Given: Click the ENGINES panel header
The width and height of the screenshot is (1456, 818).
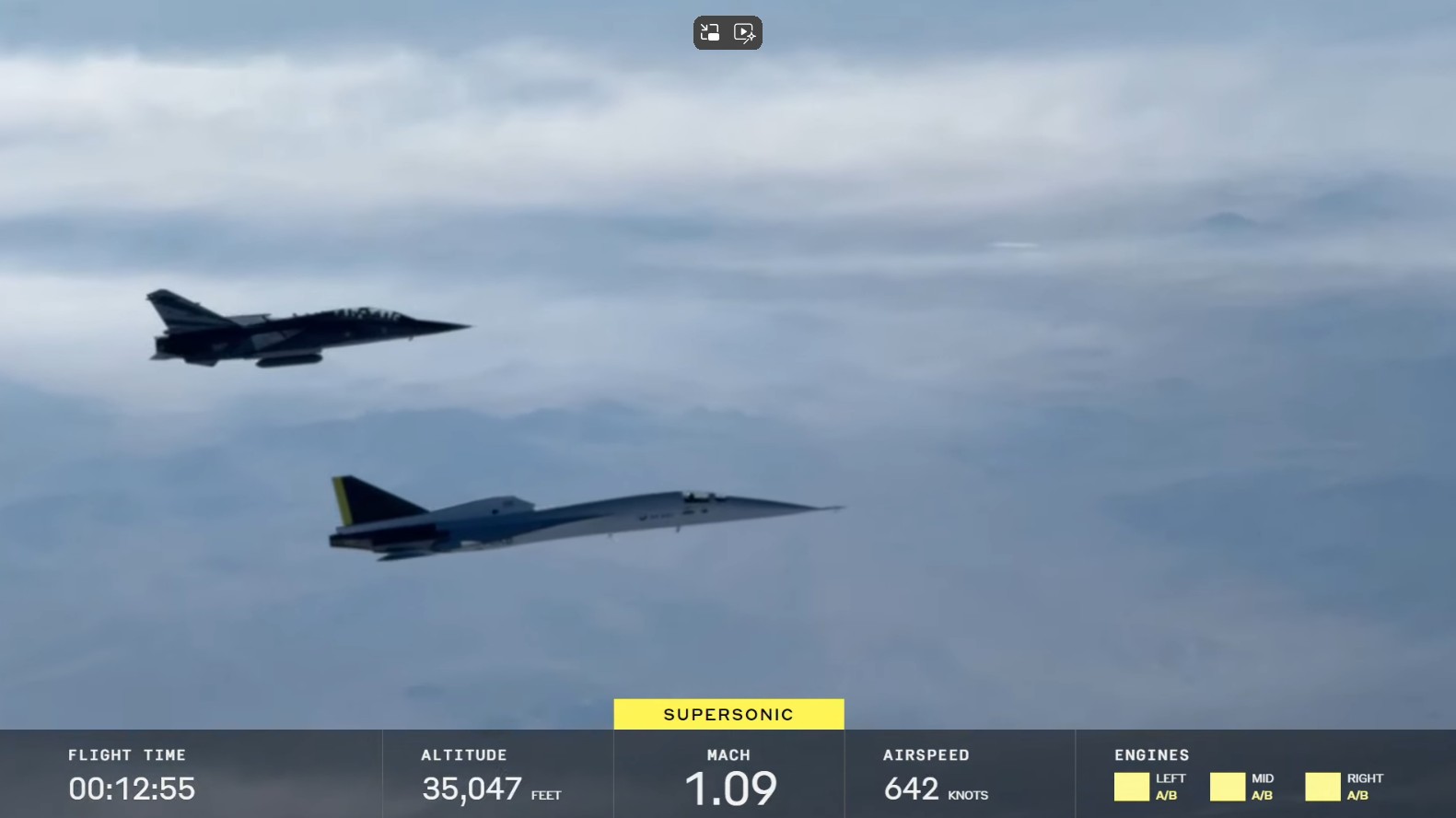Looking at the screenshot, I should coord(1151,754).
